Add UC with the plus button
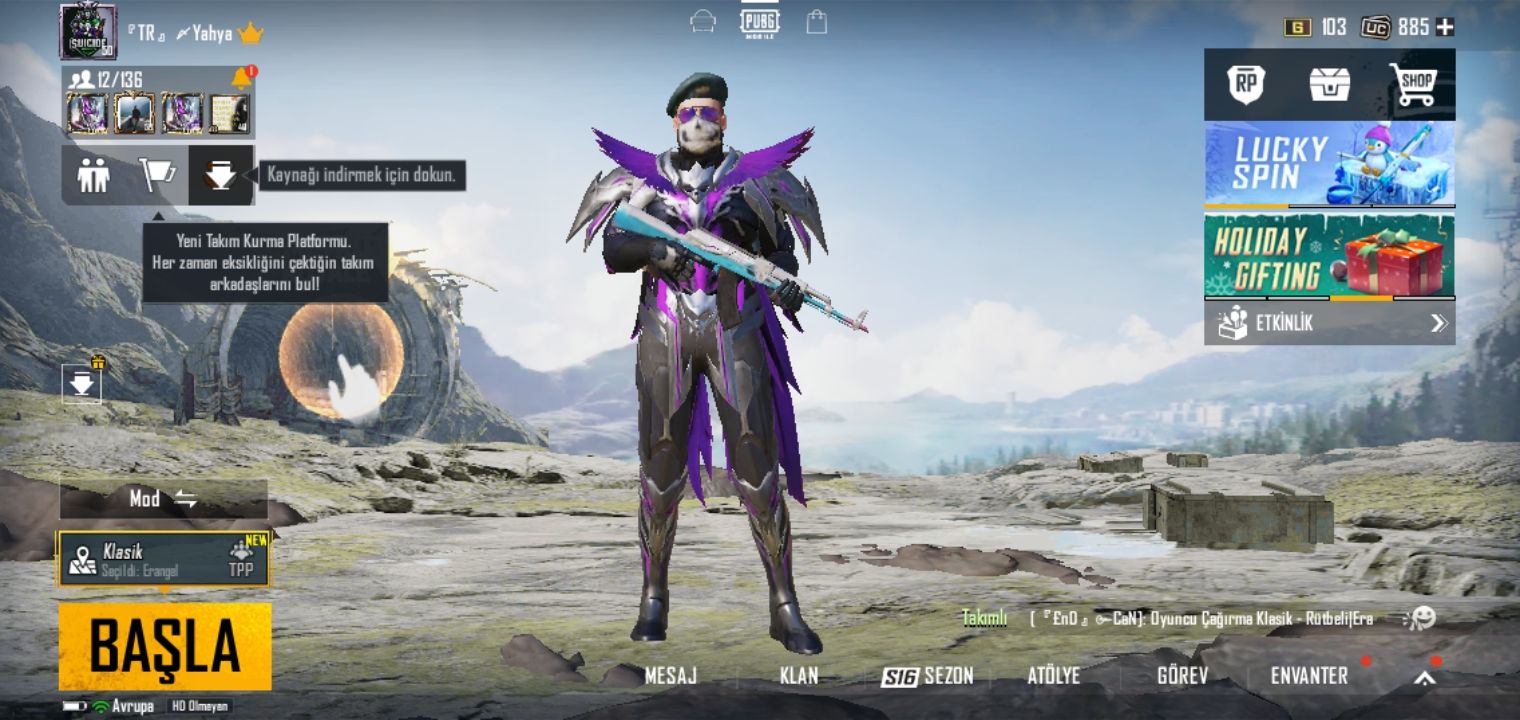 tap(1445, 28)
